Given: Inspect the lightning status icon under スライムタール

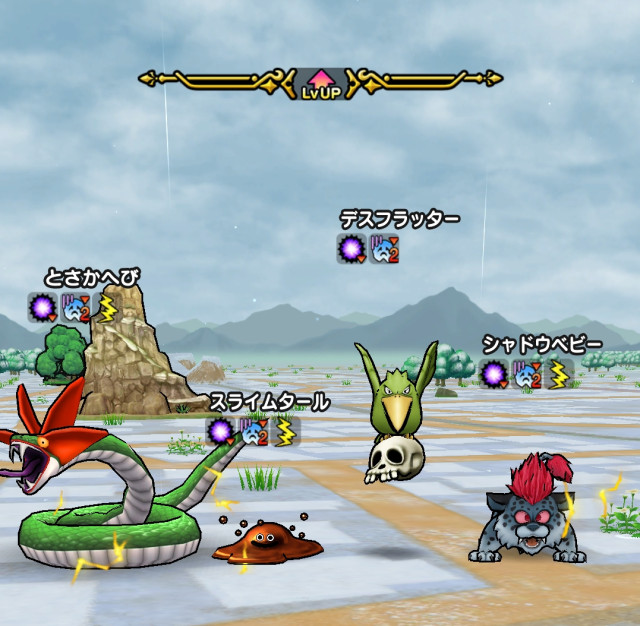Looking at the screenshot, I should (286, 432).
